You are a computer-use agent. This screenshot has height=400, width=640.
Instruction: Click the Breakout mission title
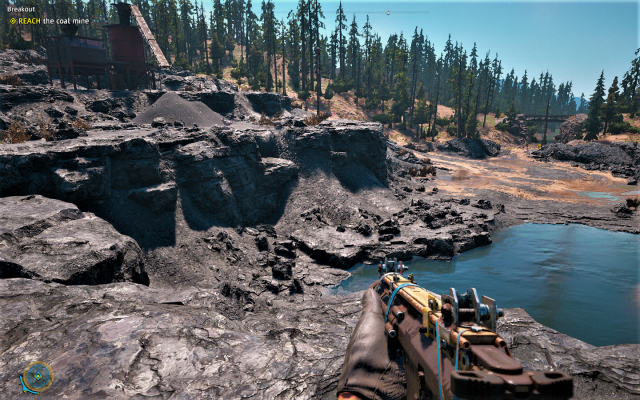[x=22, y=9]
